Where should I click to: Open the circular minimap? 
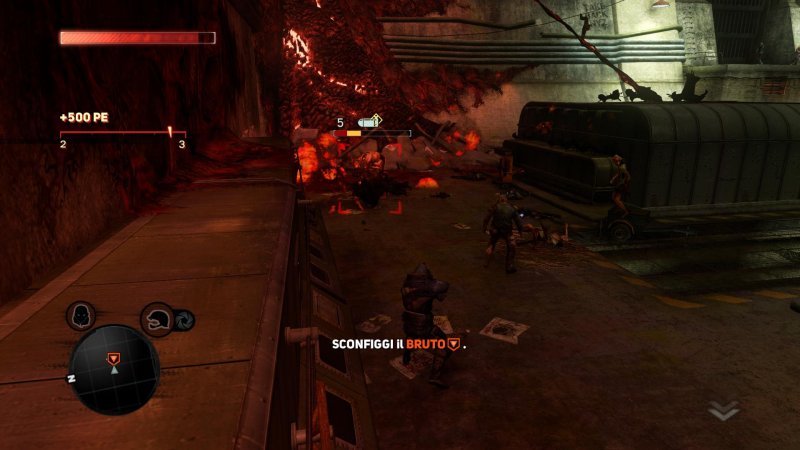tap(115, 368)
